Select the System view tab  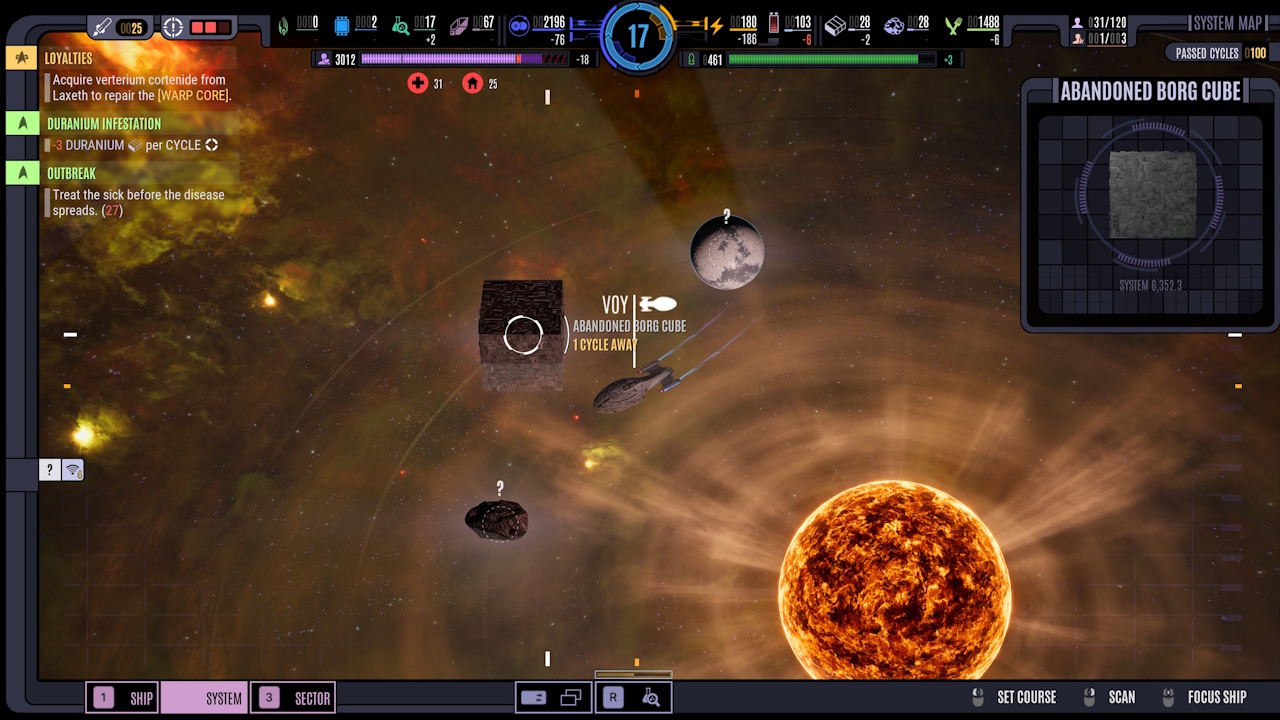coord(205,698)
